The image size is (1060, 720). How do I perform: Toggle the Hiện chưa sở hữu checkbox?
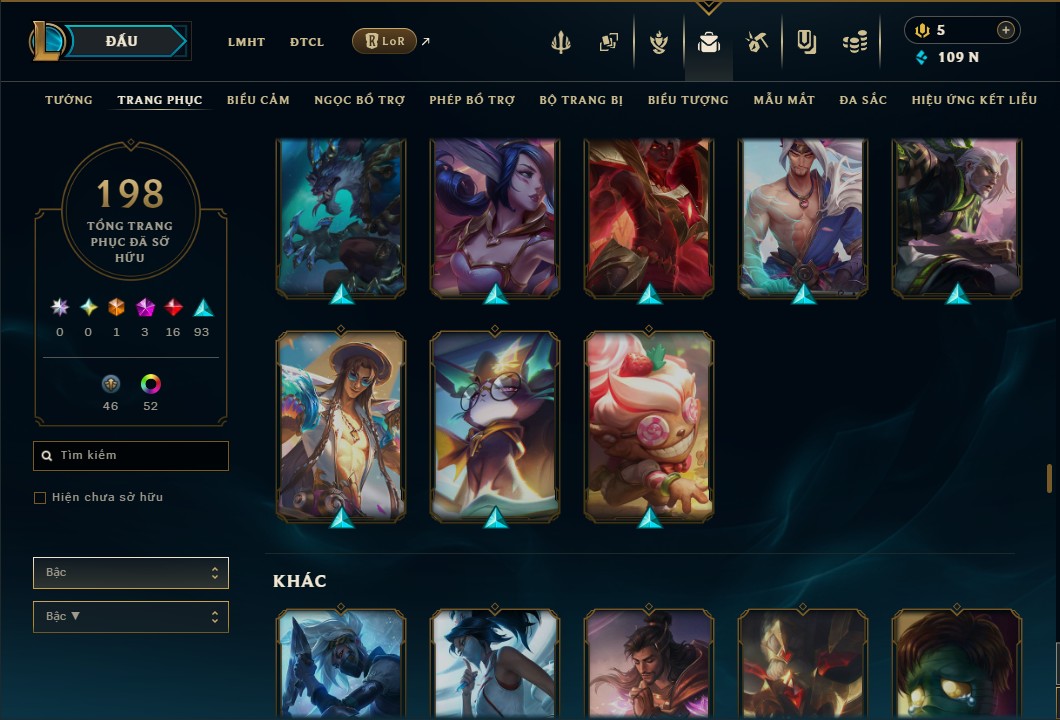[x=40, y=498]
